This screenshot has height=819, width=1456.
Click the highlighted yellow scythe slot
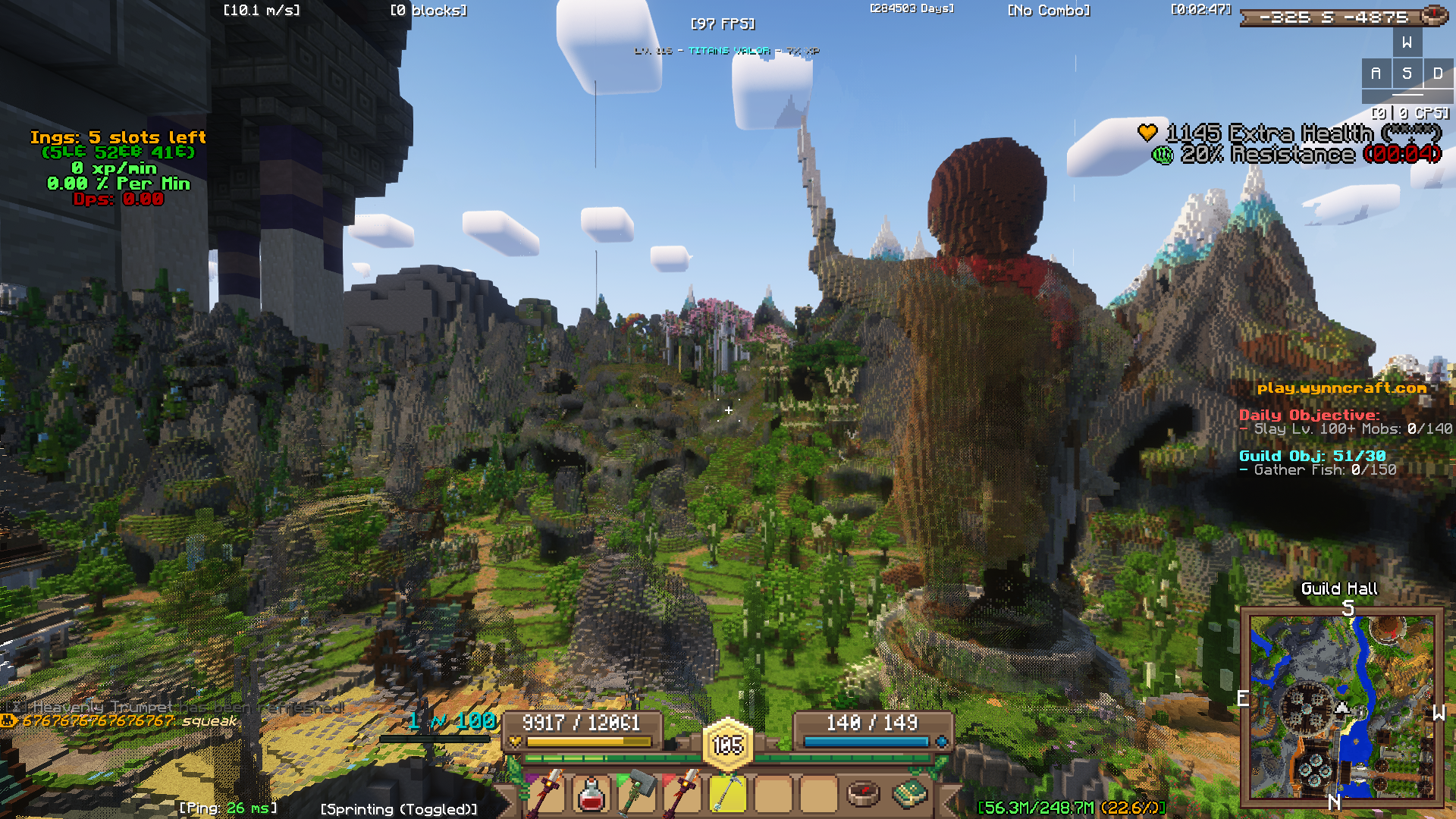pos(728,794)
